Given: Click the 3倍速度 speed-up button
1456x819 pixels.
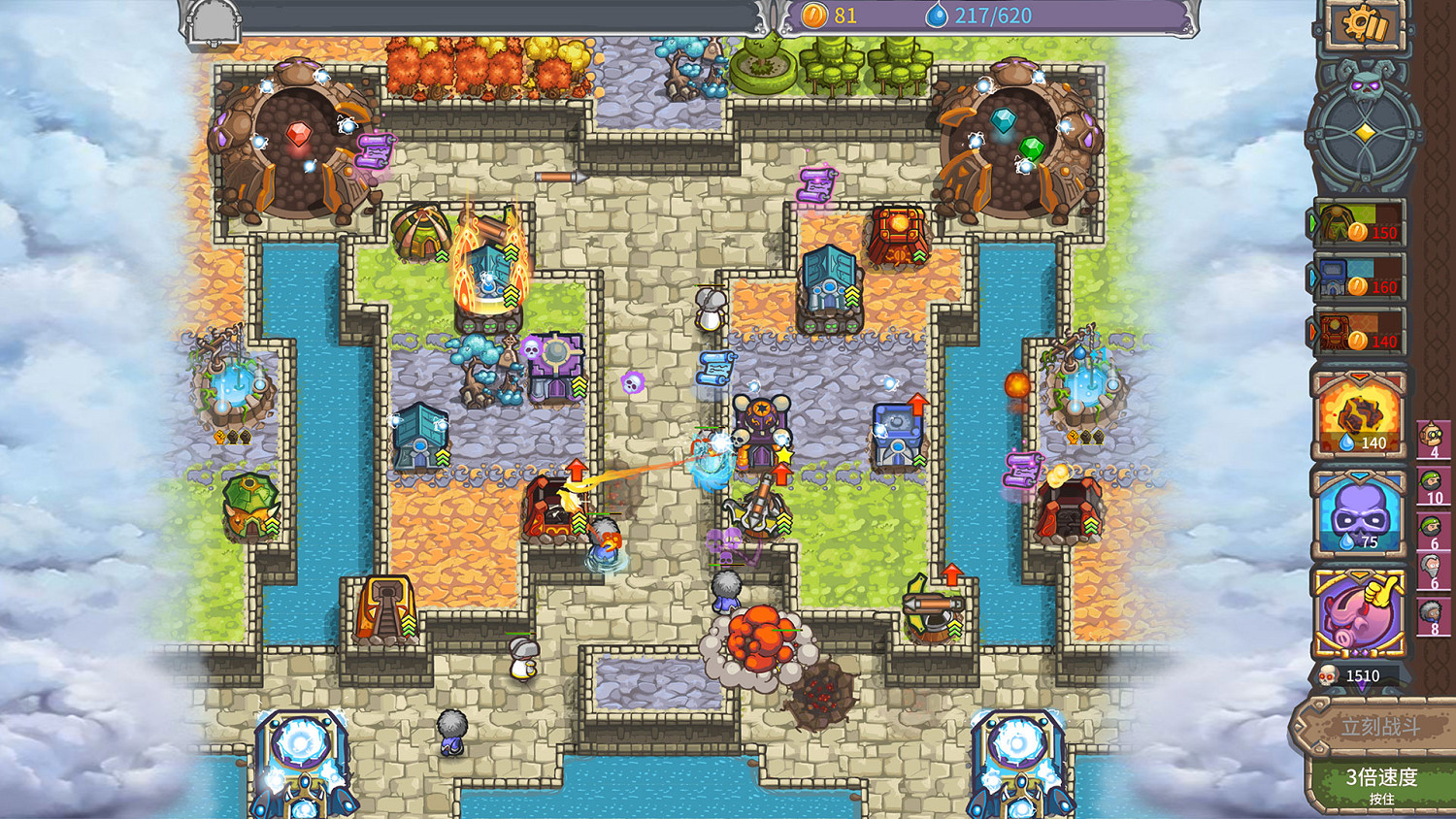Looking at the screenshot, I should point(1382,783).
